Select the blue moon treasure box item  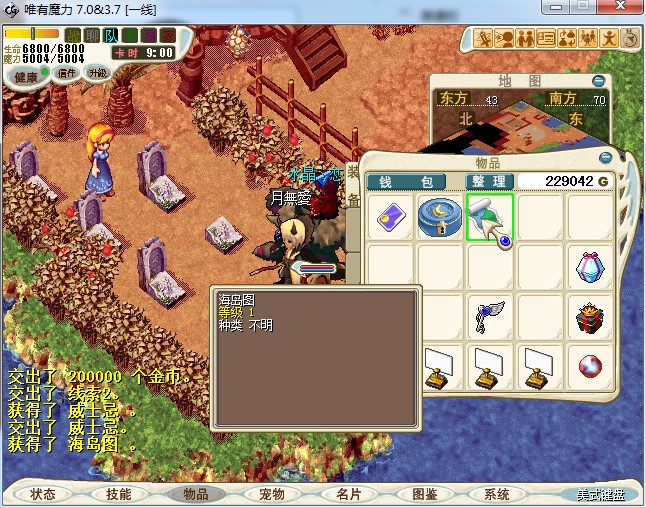440,217
